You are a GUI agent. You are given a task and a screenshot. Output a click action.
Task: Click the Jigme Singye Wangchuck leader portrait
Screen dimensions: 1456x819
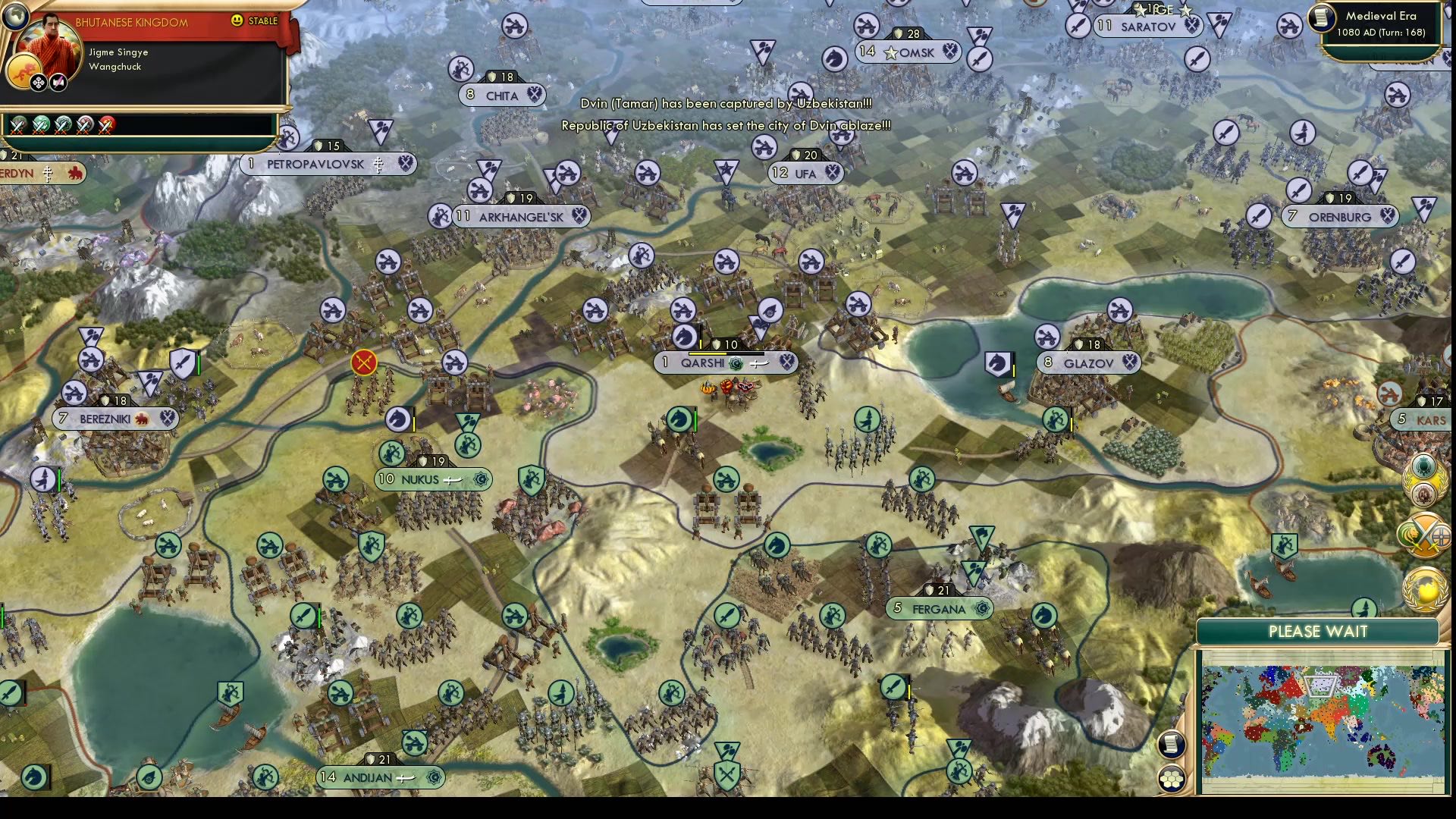point(52,45)
